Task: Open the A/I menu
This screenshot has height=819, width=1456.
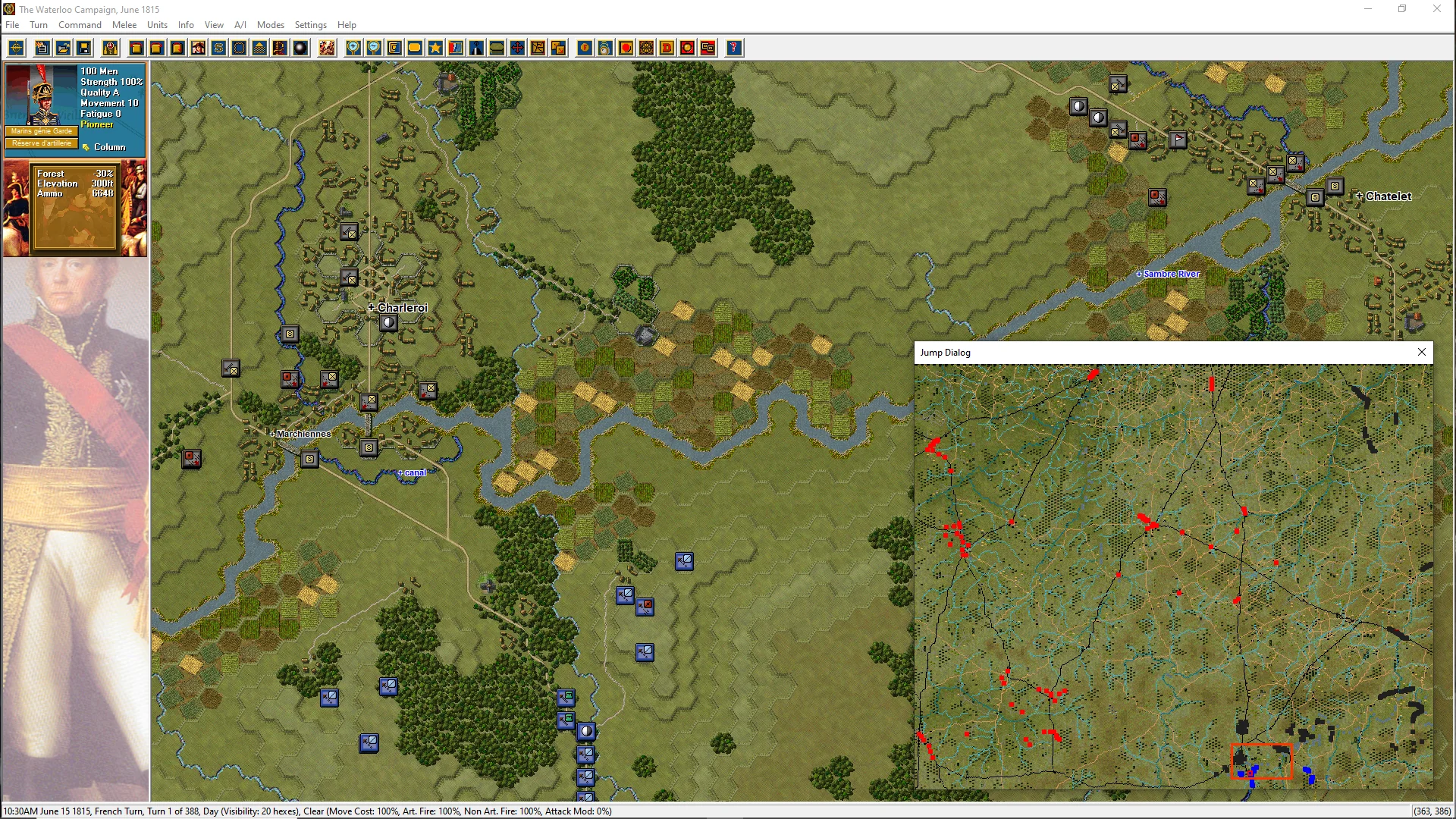Action: pyautogui.click(x=240, y=25)
